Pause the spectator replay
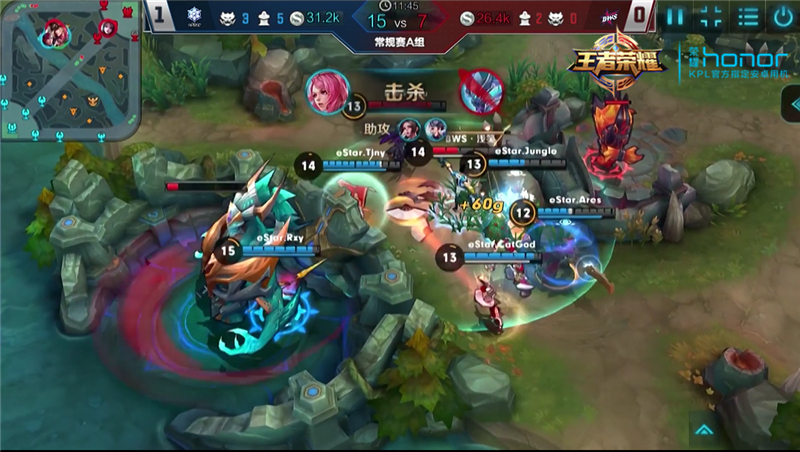The height and width of the screenshot is (452, 800). click(x=677, y=17)
